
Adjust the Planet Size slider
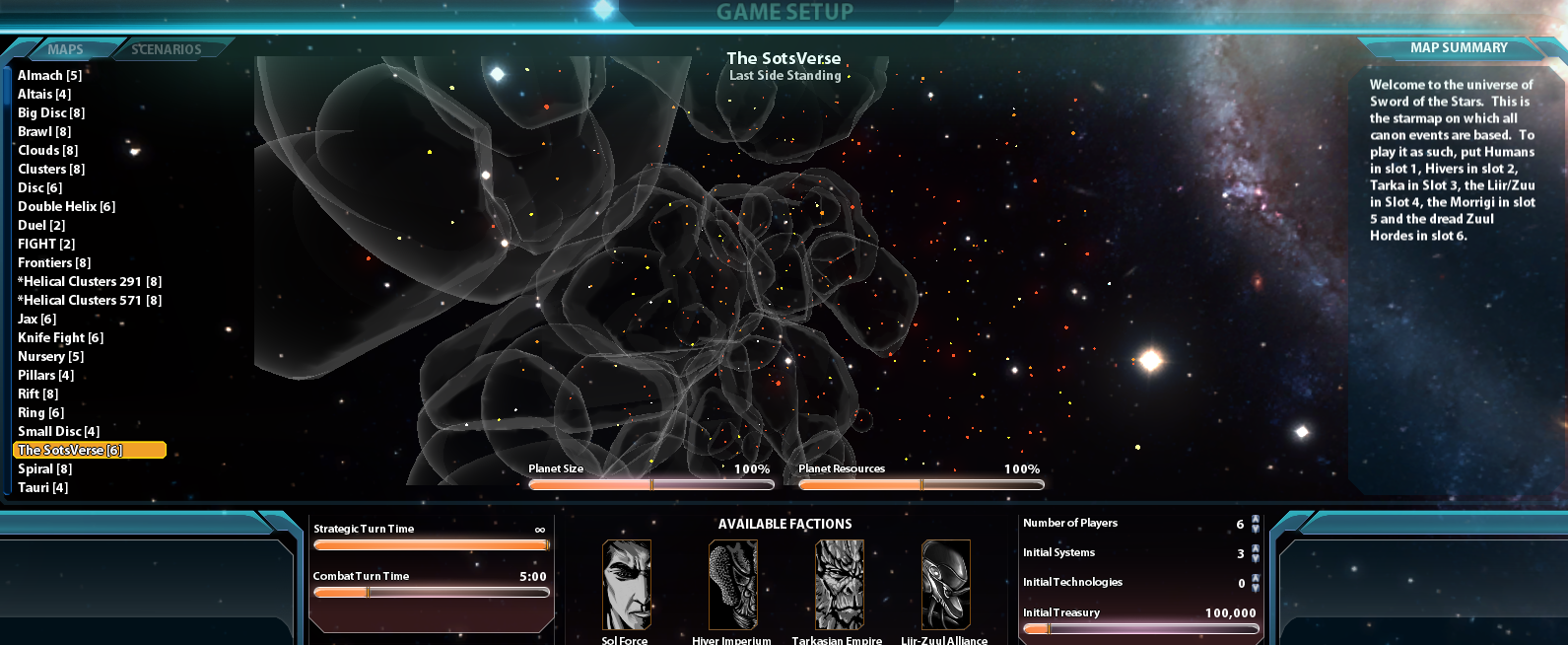tap(650, 484)
